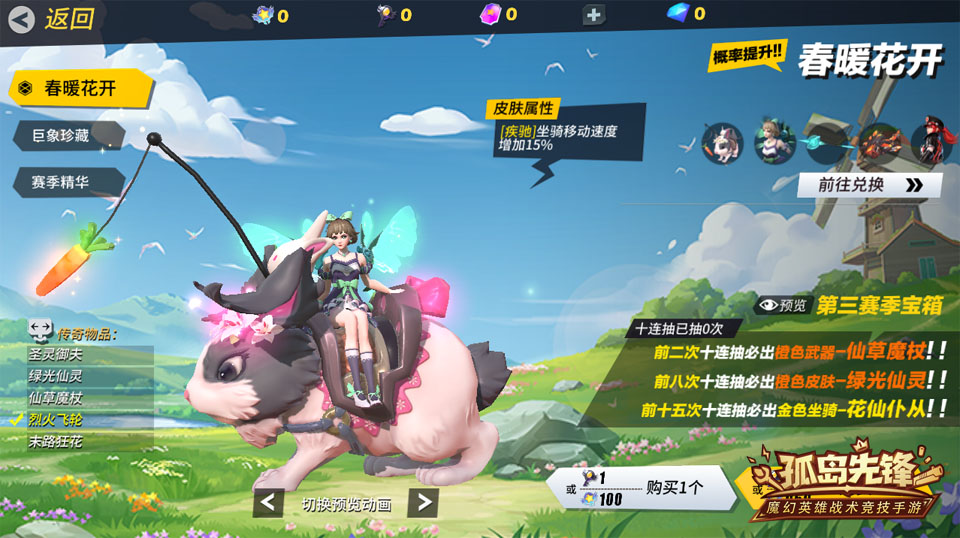960x538 pixels.
Task: Click the right arrow to switch preview animation
Action: [424, 502]
